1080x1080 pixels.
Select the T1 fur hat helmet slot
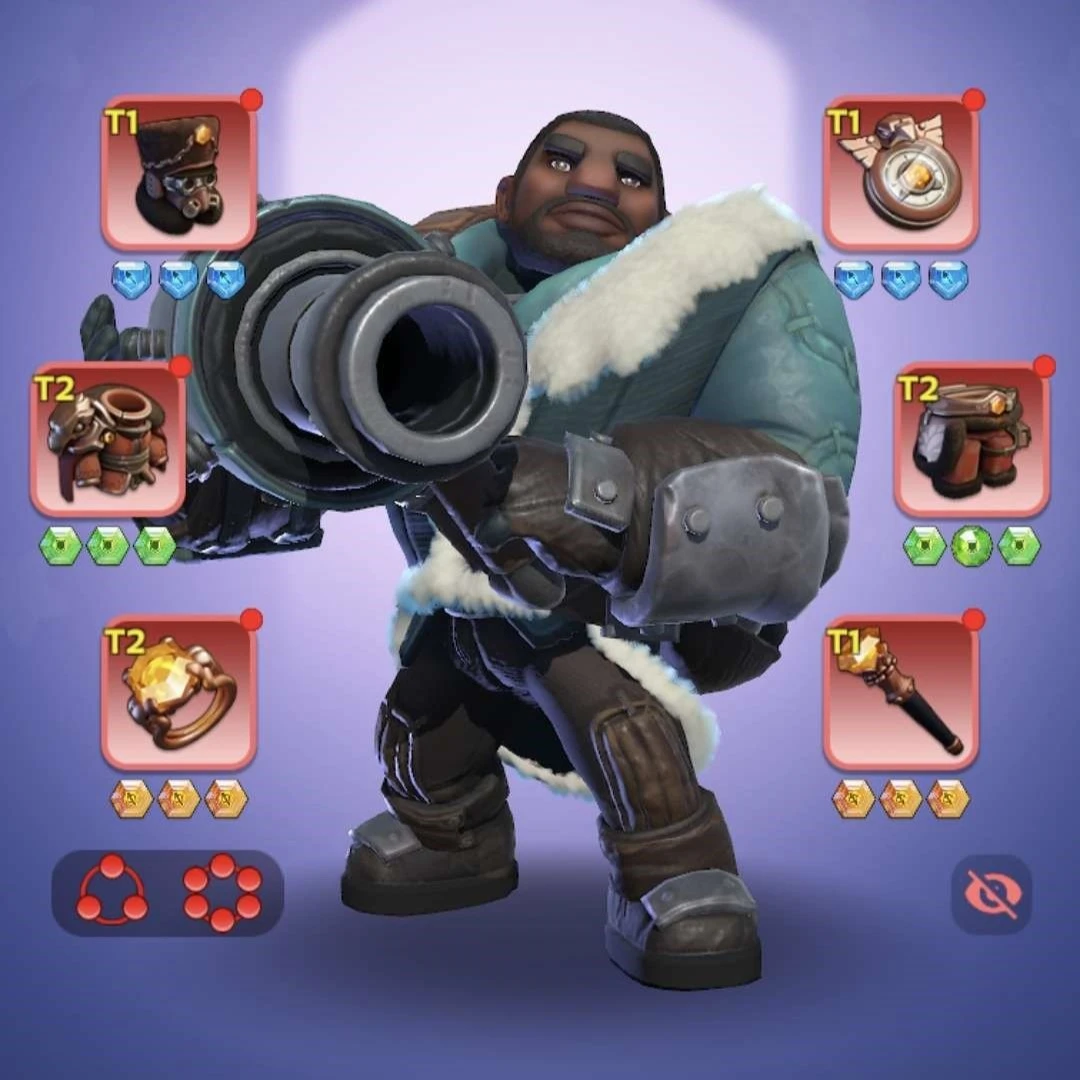tap(179, 173)
